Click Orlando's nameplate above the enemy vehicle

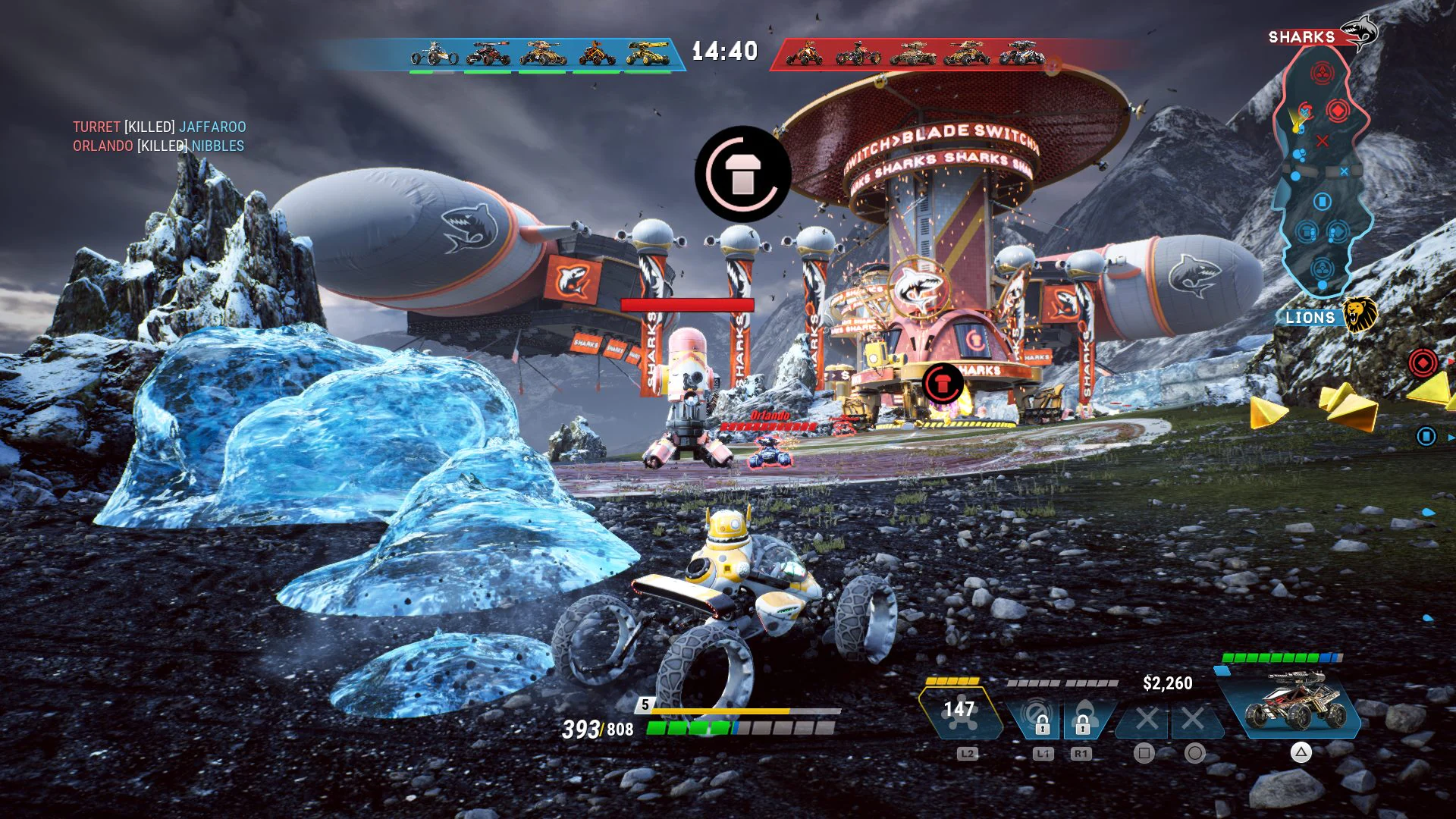769,416
